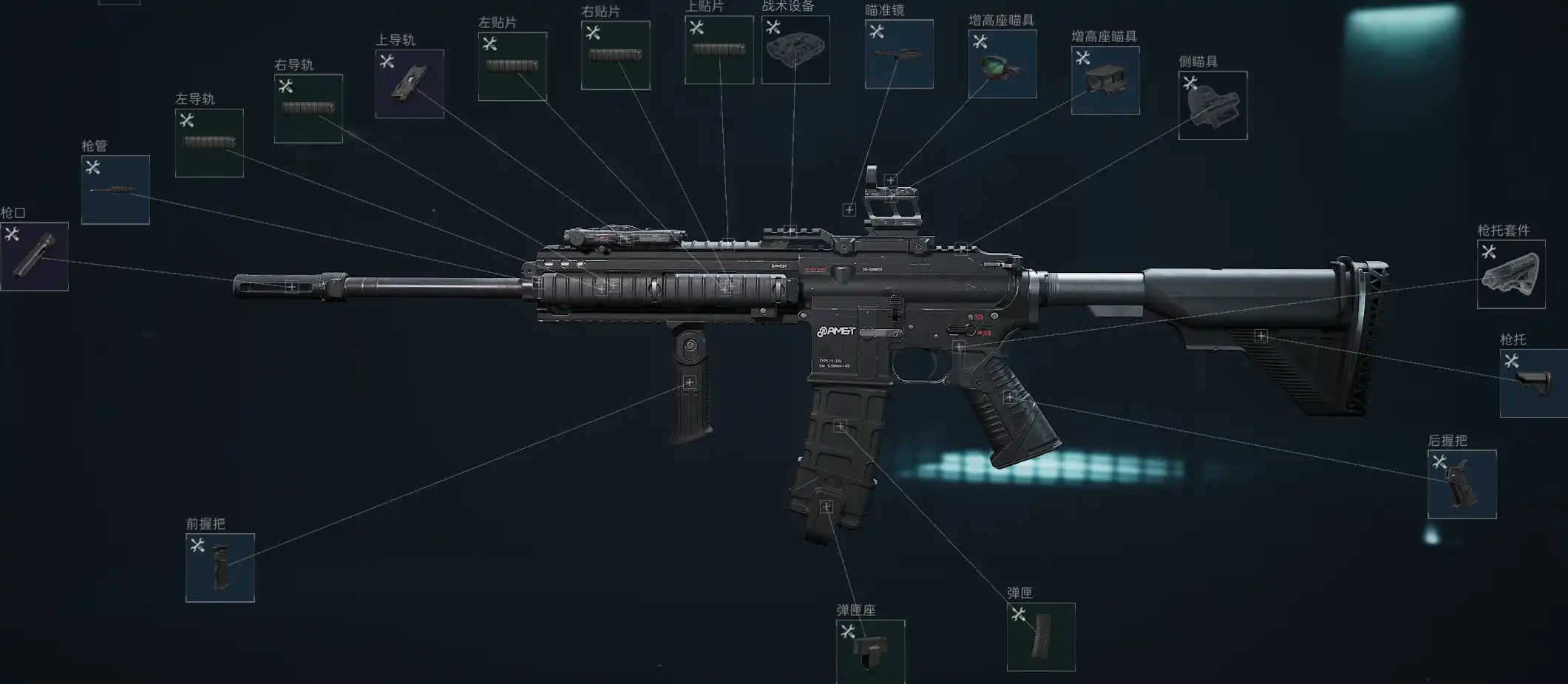
Task: Select the 枪口 muzzle slot
Action: (x=34, y=257)
